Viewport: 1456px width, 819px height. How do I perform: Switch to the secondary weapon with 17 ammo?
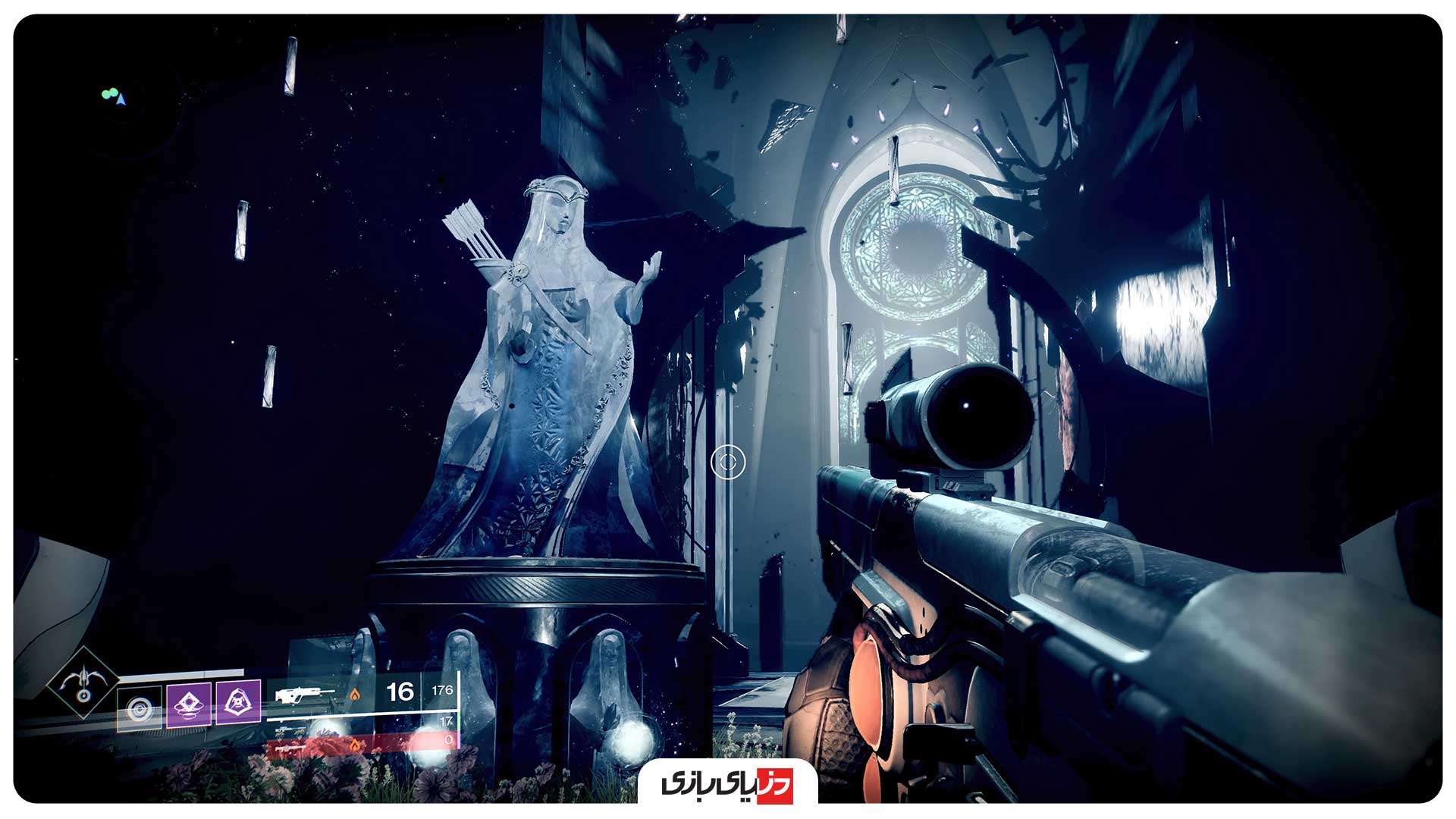click(x=292, y=730)
